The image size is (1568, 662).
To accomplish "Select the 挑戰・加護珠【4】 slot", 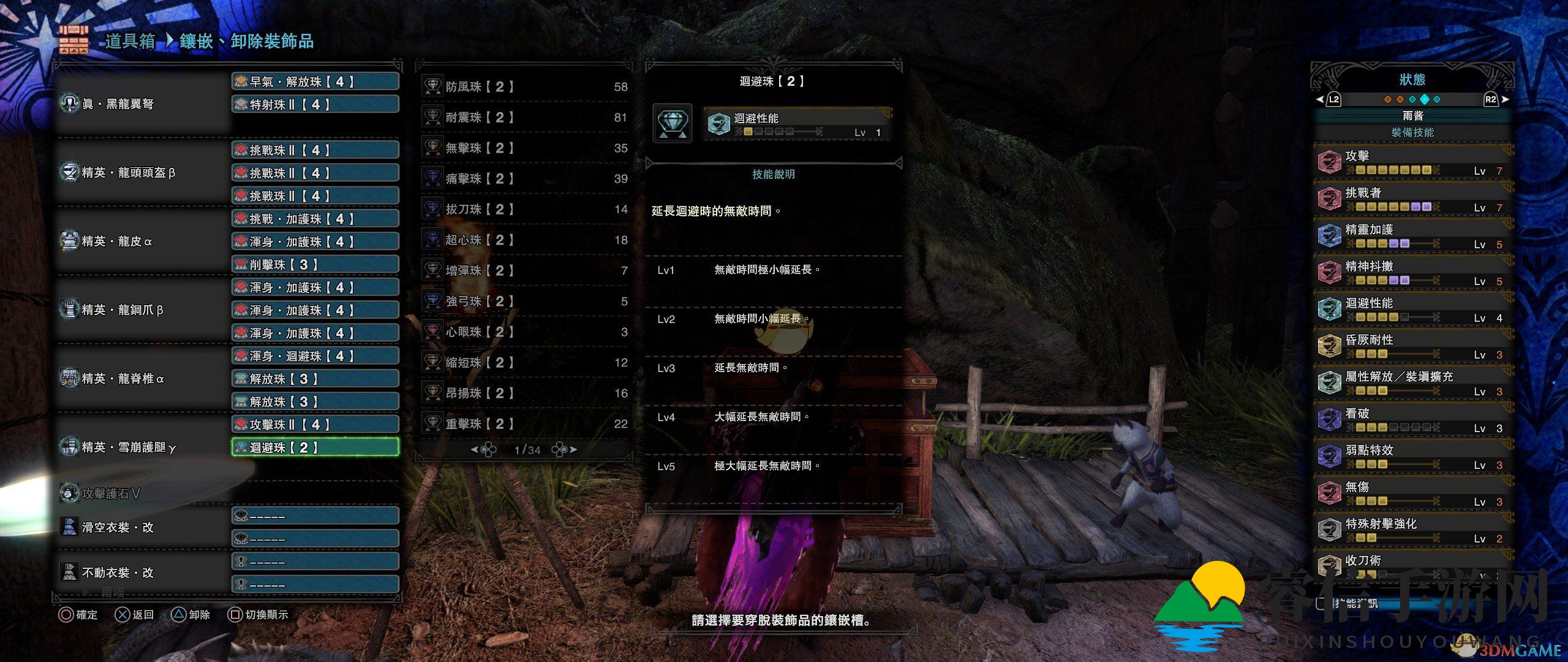I will click(315, 219).
